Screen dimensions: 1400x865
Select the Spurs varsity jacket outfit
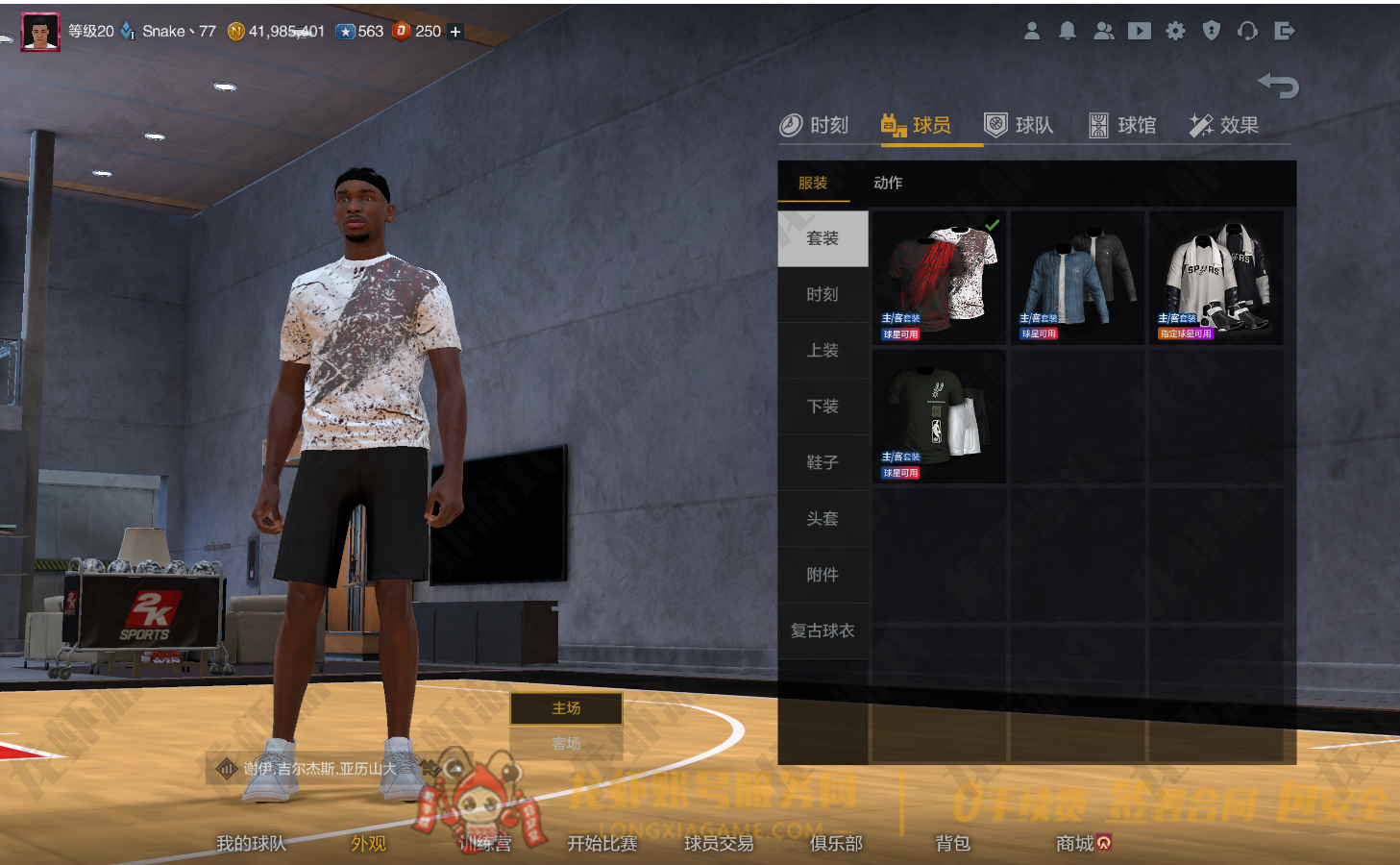point(1216,278)
